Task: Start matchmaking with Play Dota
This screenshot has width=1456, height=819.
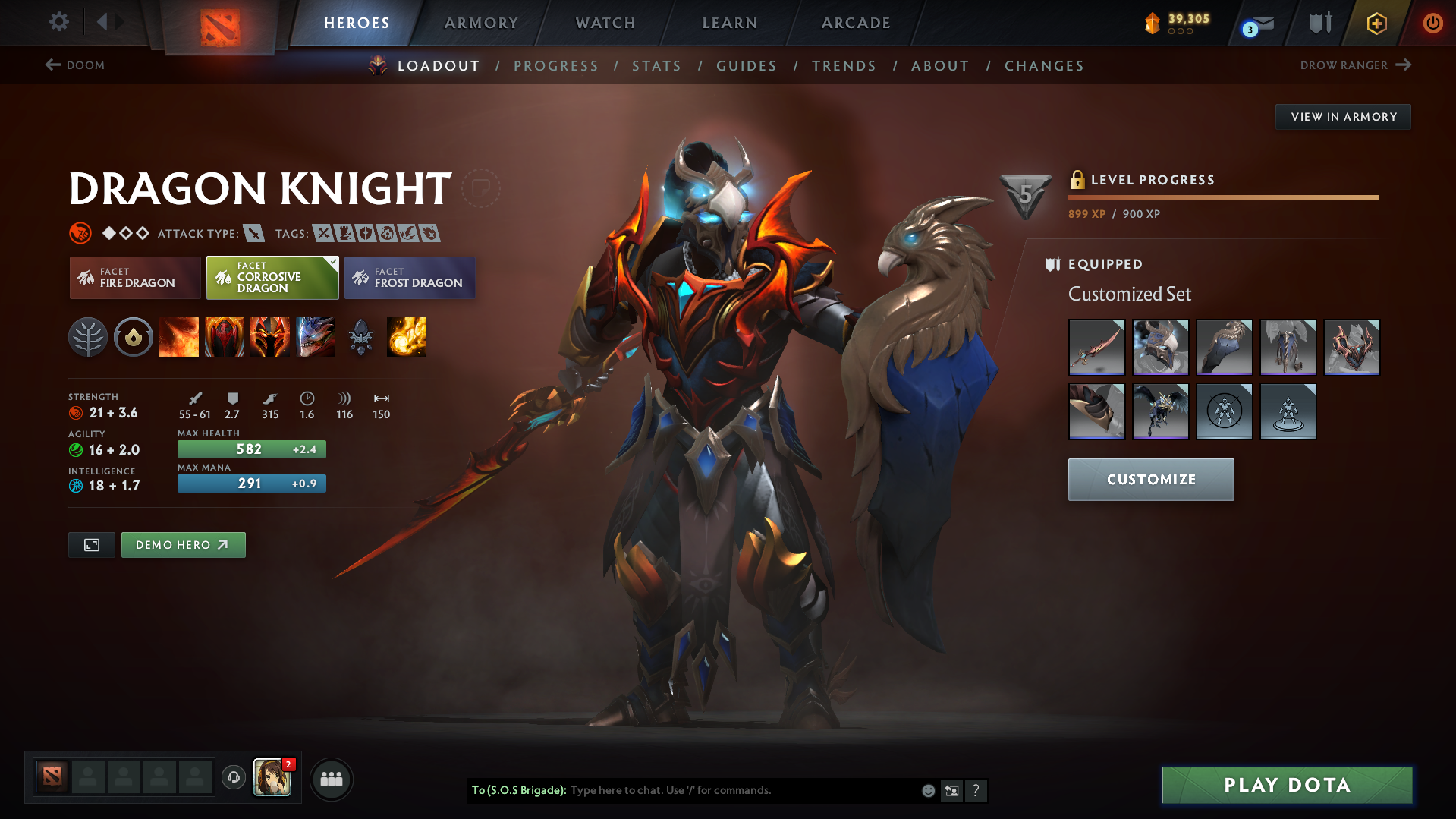Action: (x=1287, y=785)
